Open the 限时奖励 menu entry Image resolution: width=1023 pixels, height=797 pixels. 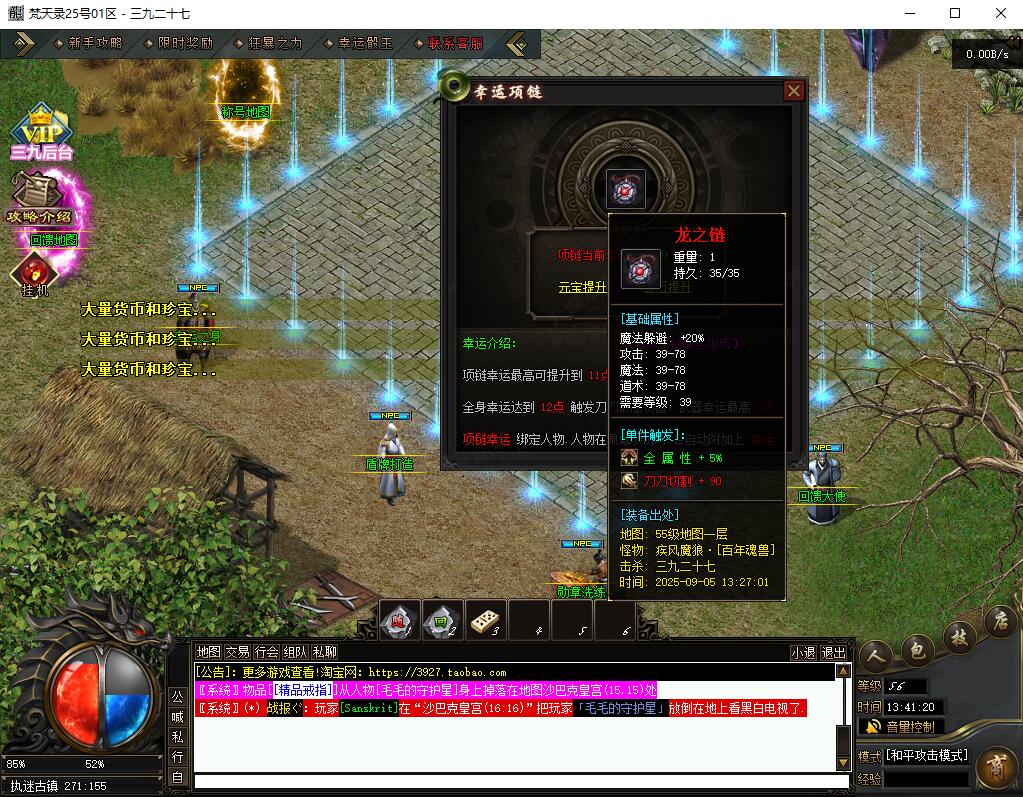(185, 44)
